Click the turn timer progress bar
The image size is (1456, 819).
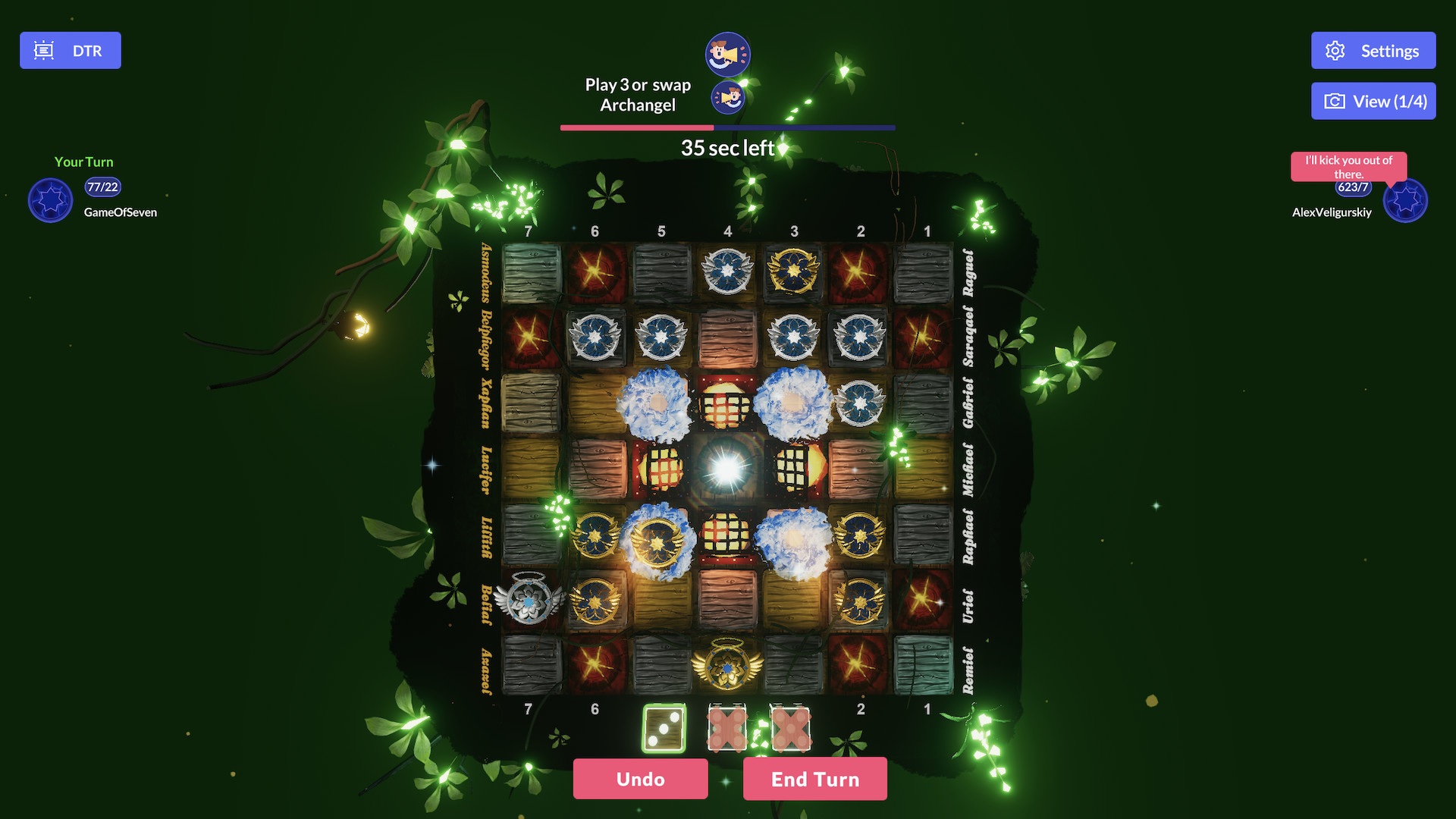(726, 127)
